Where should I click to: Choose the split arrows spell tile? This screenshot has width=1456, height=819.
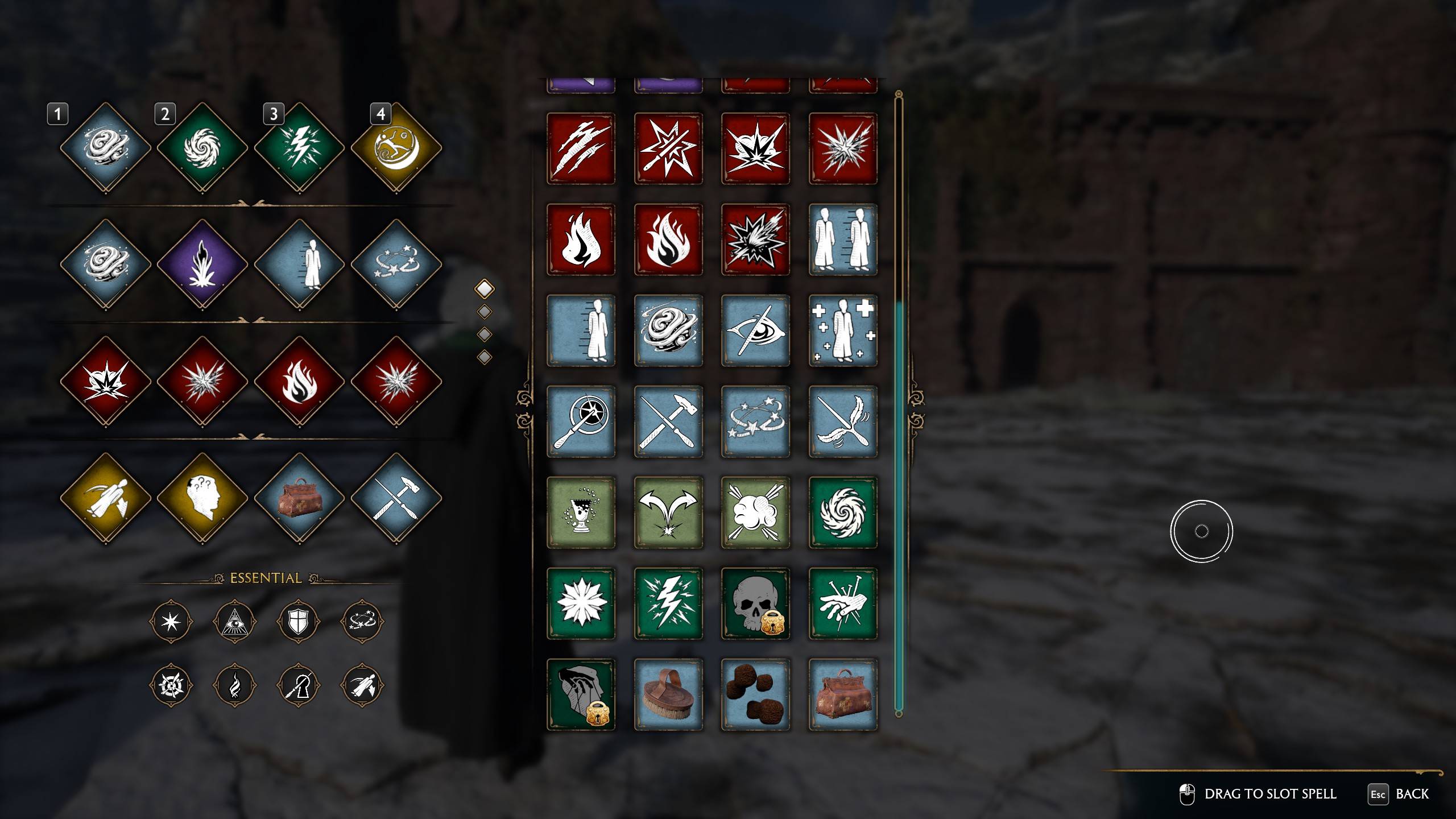pos(668,512)
